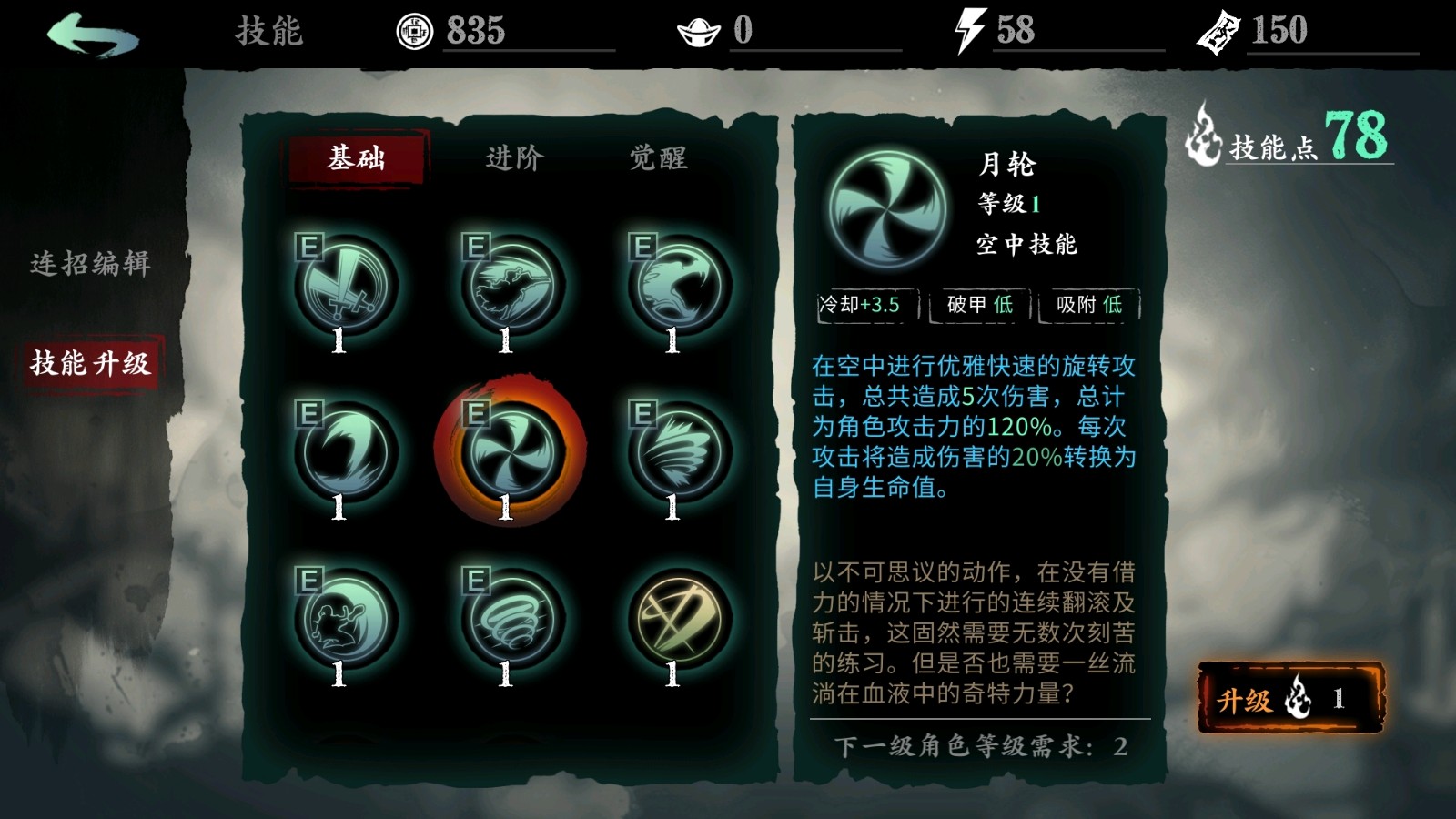
Task: Switch to the 进阶 skill tab
Action: click(x=514, y=159)
